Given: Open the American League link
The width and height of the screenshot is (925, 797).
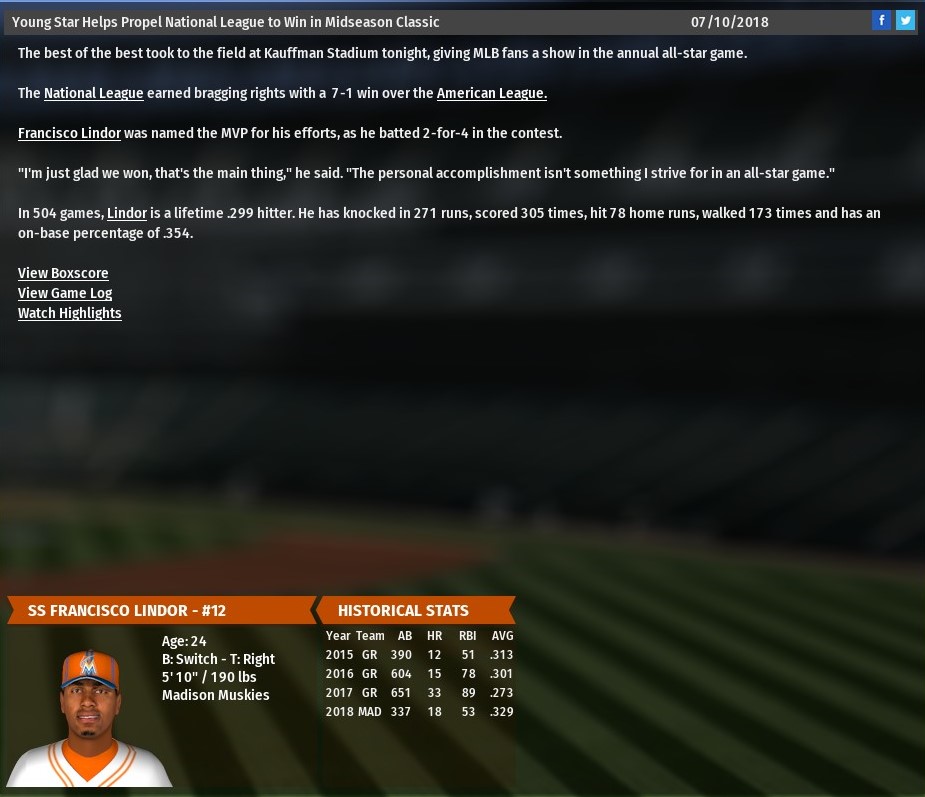Looking at the screenshot, I should 491,93.
